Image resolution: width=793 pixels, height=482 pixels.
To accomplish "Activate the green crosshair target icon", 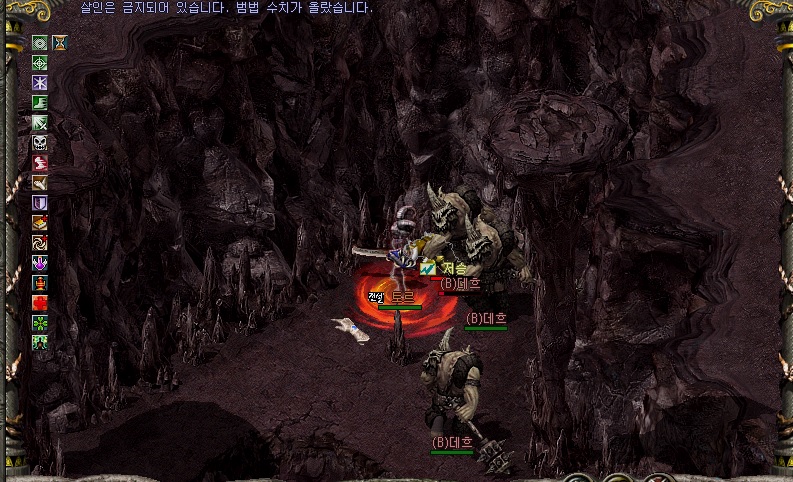I will [40, 63].
